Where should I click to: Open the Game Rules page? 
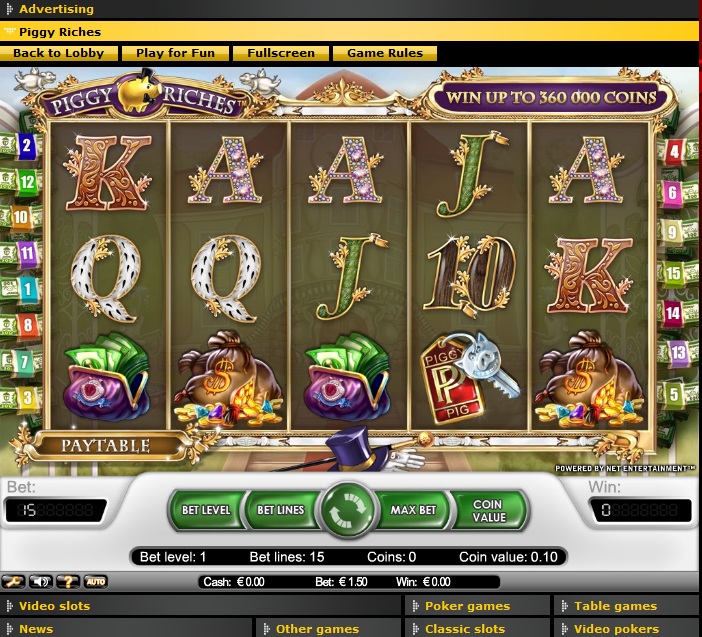(x=384, y=53)
